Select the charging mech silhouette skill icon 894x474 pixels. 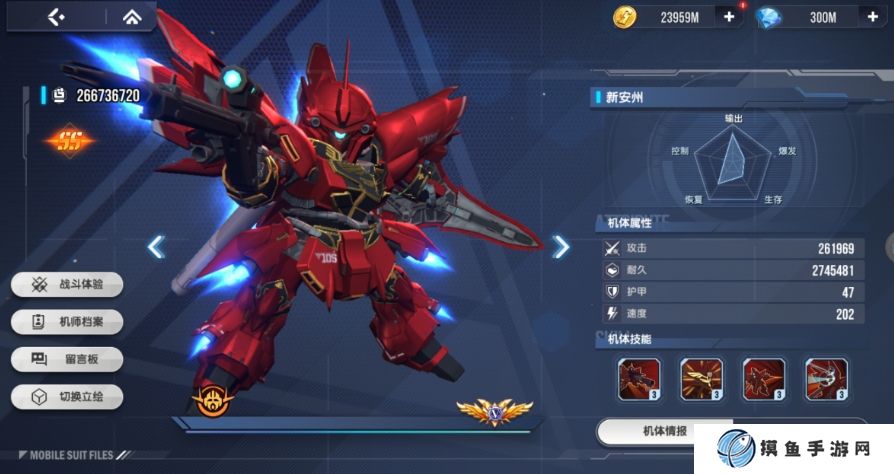(763, 379)
